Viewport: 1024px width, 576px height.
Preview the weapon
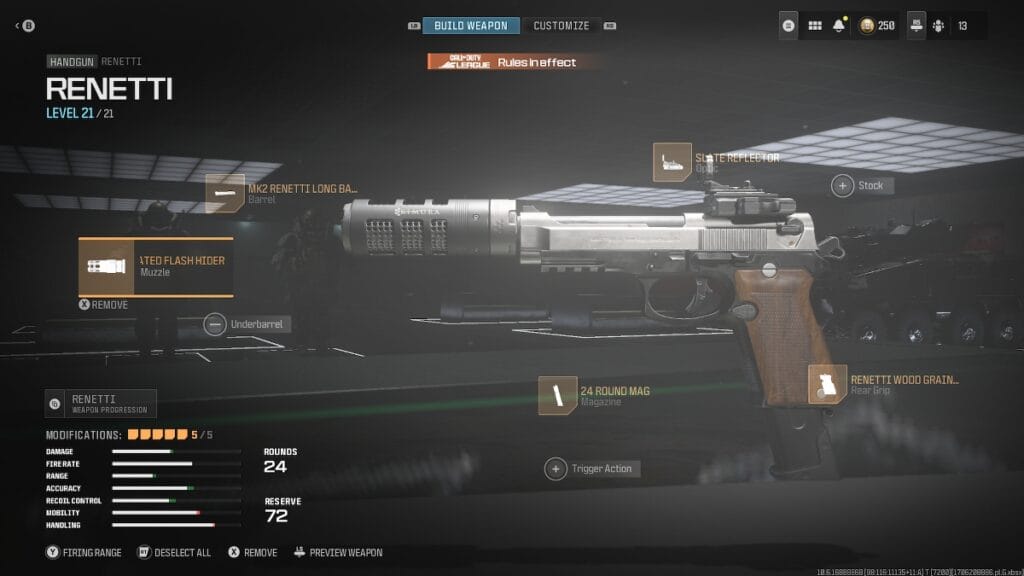click(x=338, y=552)
